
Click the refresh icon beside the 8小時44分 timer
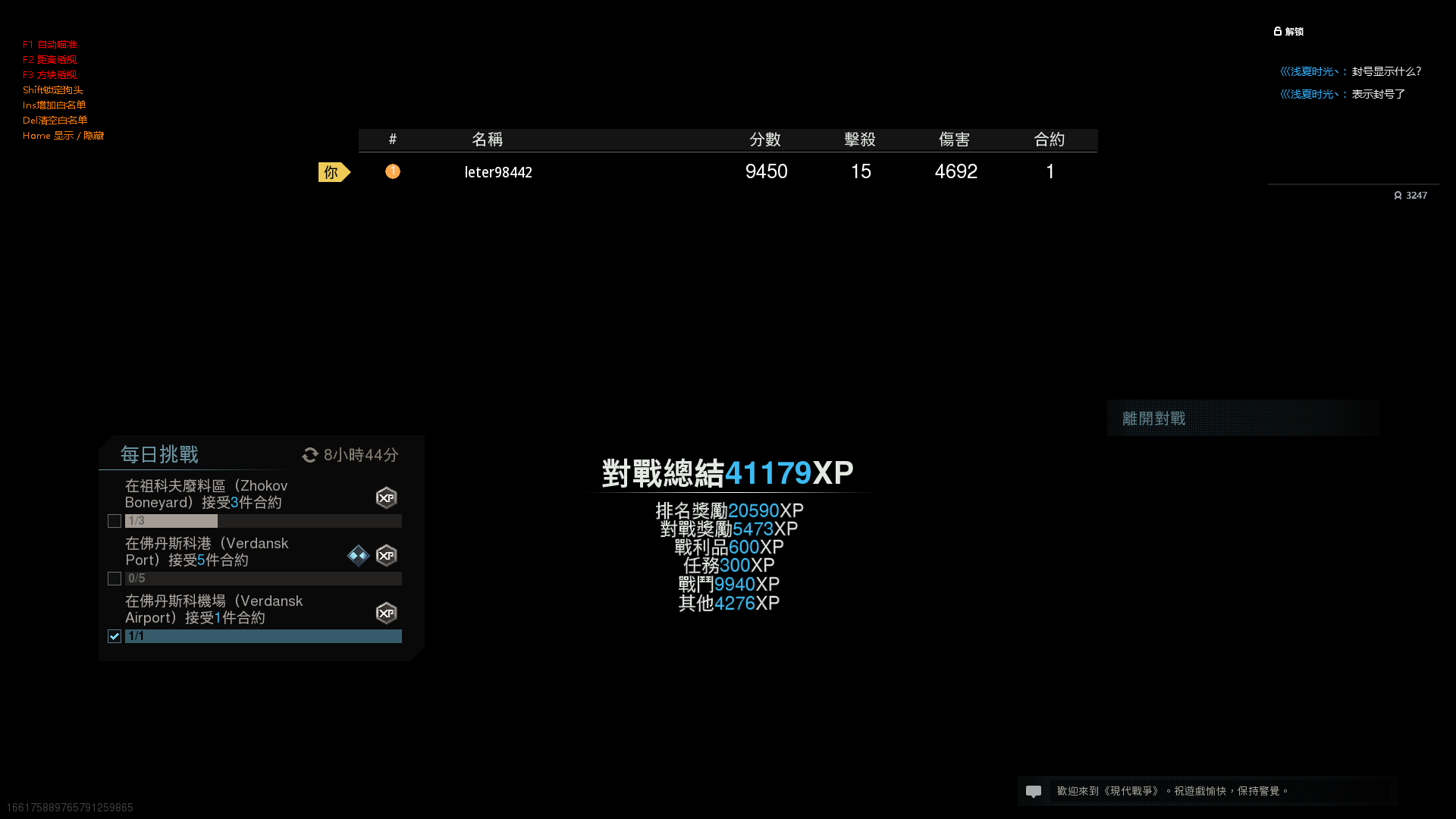pos(309,455)
